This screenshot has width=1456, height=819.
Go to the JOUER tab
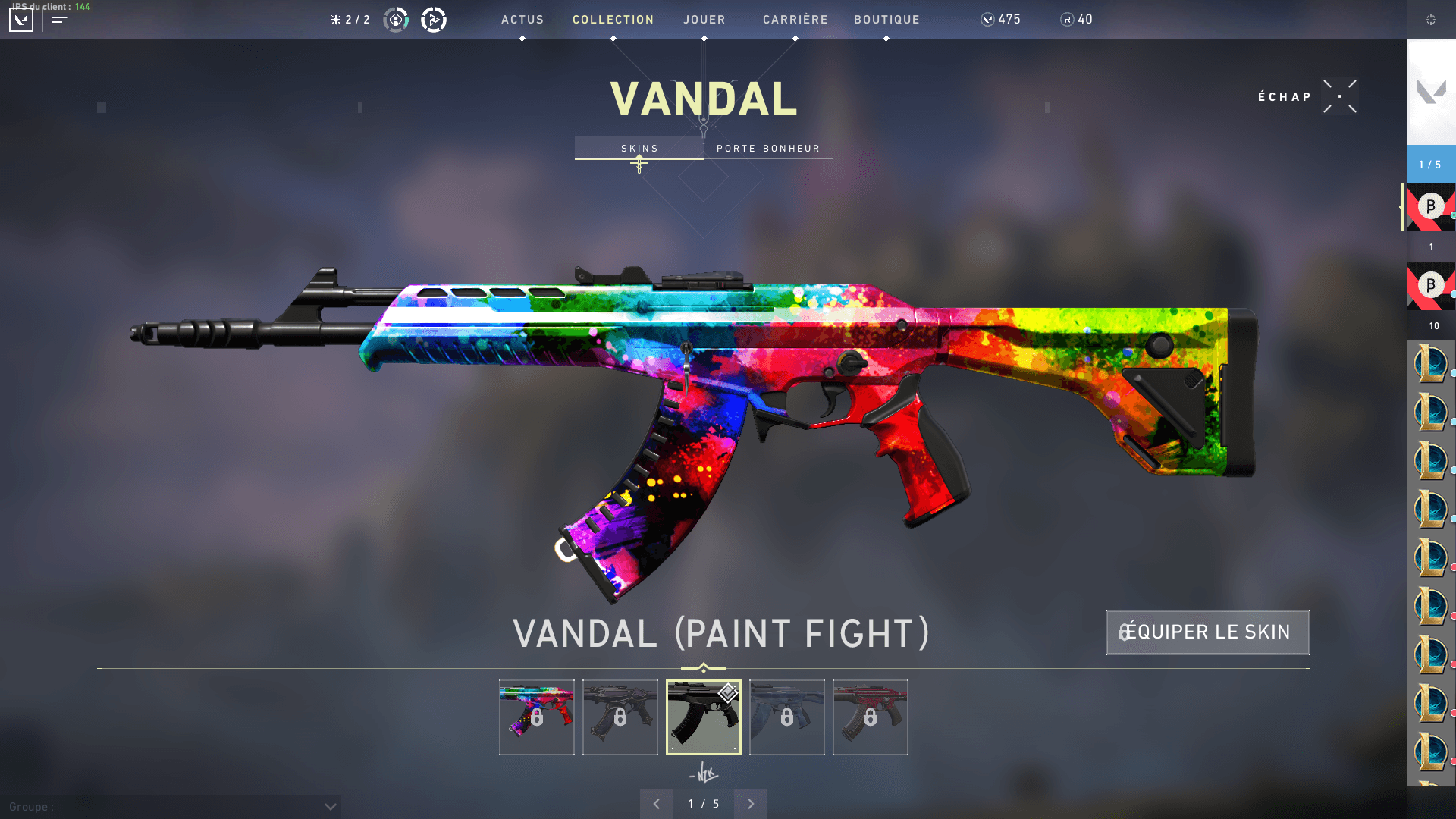coord(704,20)
